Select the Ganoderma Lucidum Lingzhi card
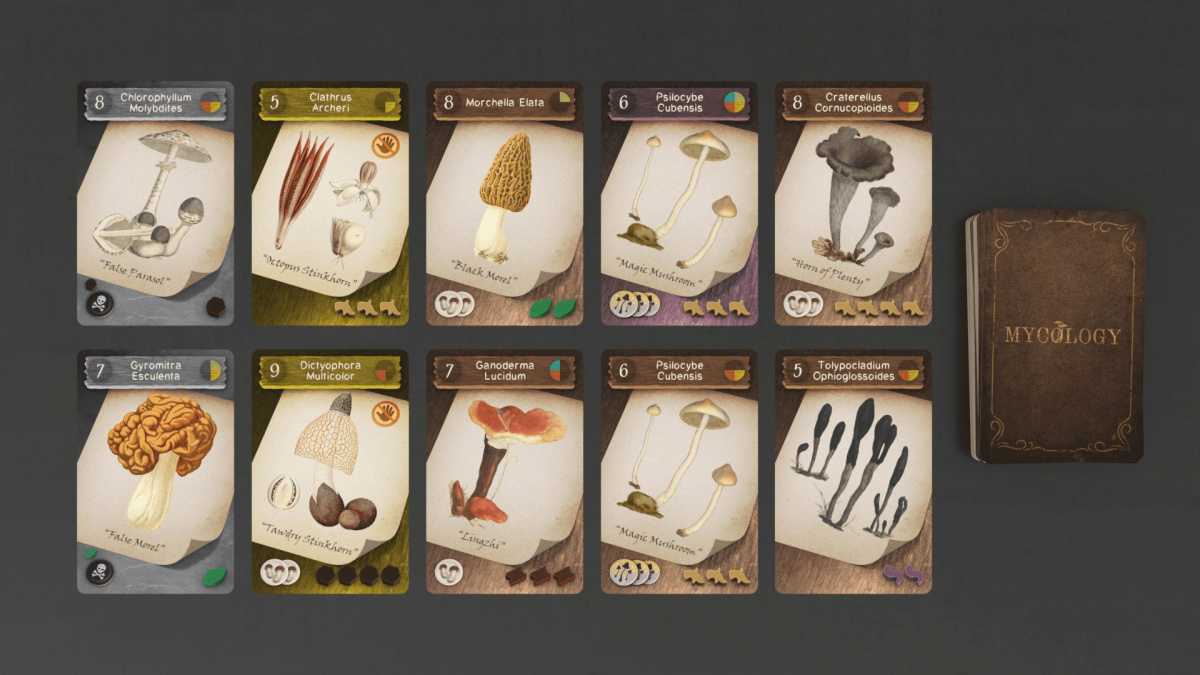The height and width of the screenshot is (675, 1200). 504,471
